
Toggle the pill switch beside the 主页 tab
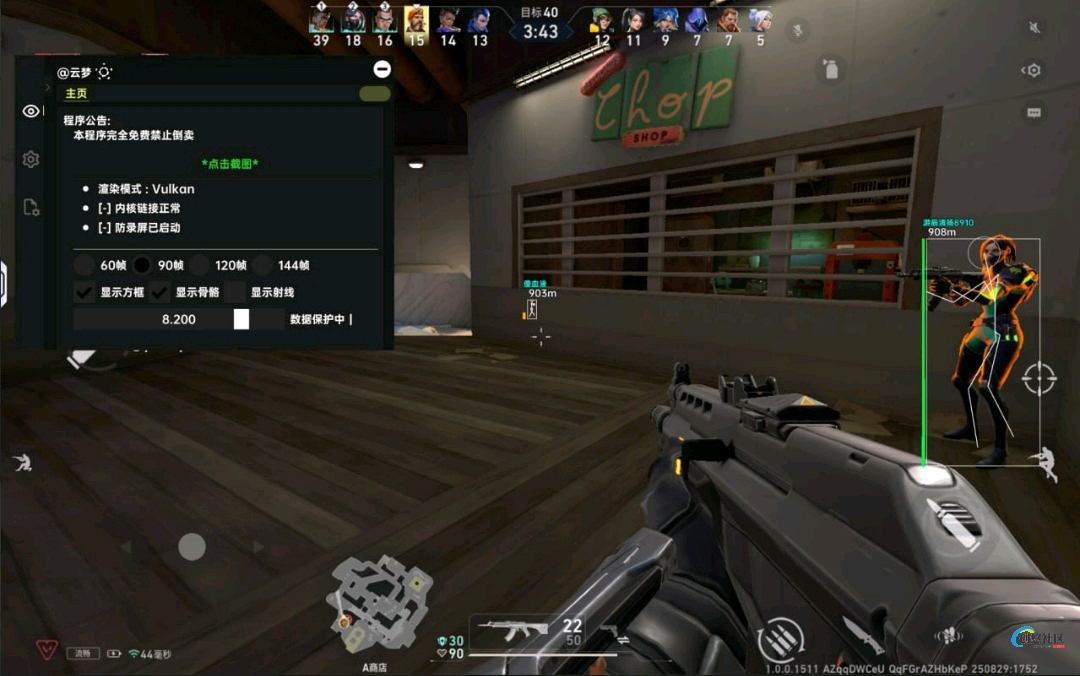[x=375, y=94]
